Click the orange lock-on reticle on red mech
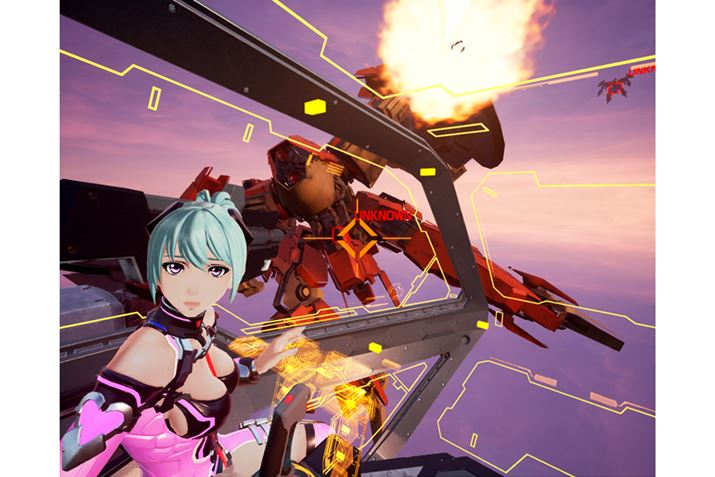 click(355, 237)
